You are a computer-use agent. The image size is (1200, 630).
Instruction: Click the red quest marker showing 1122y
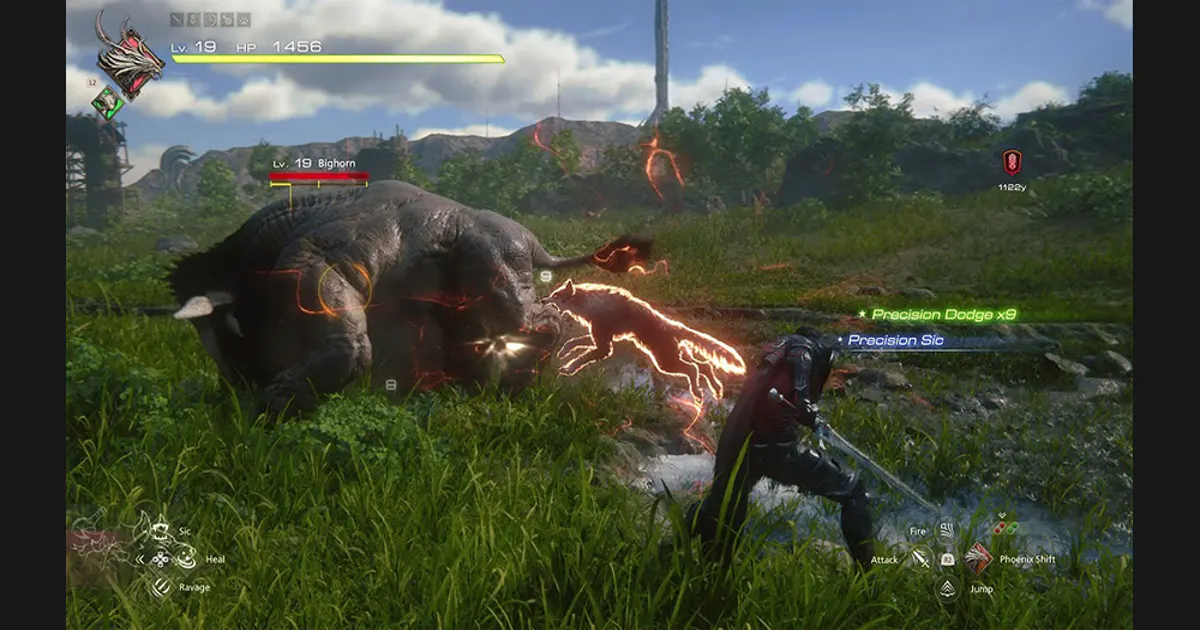click(1012, 162)
